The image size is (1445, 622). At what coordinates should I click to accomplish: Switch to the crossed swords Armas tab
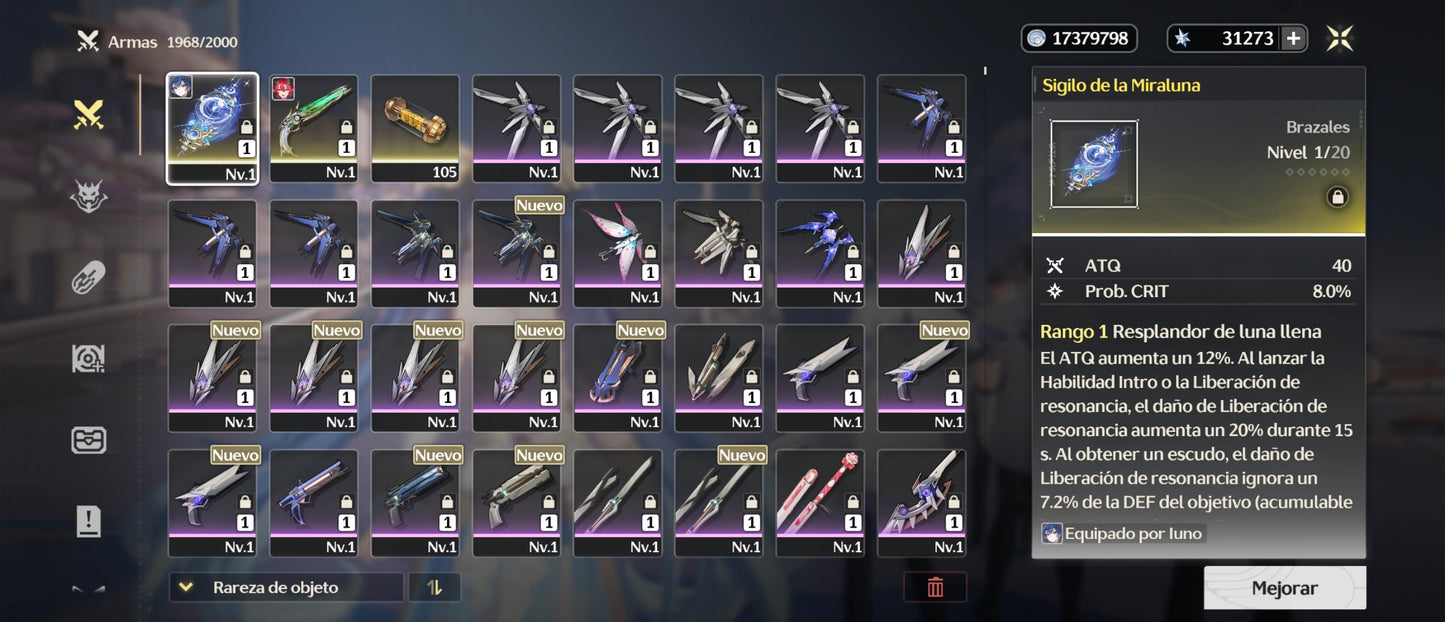(89, 116)
